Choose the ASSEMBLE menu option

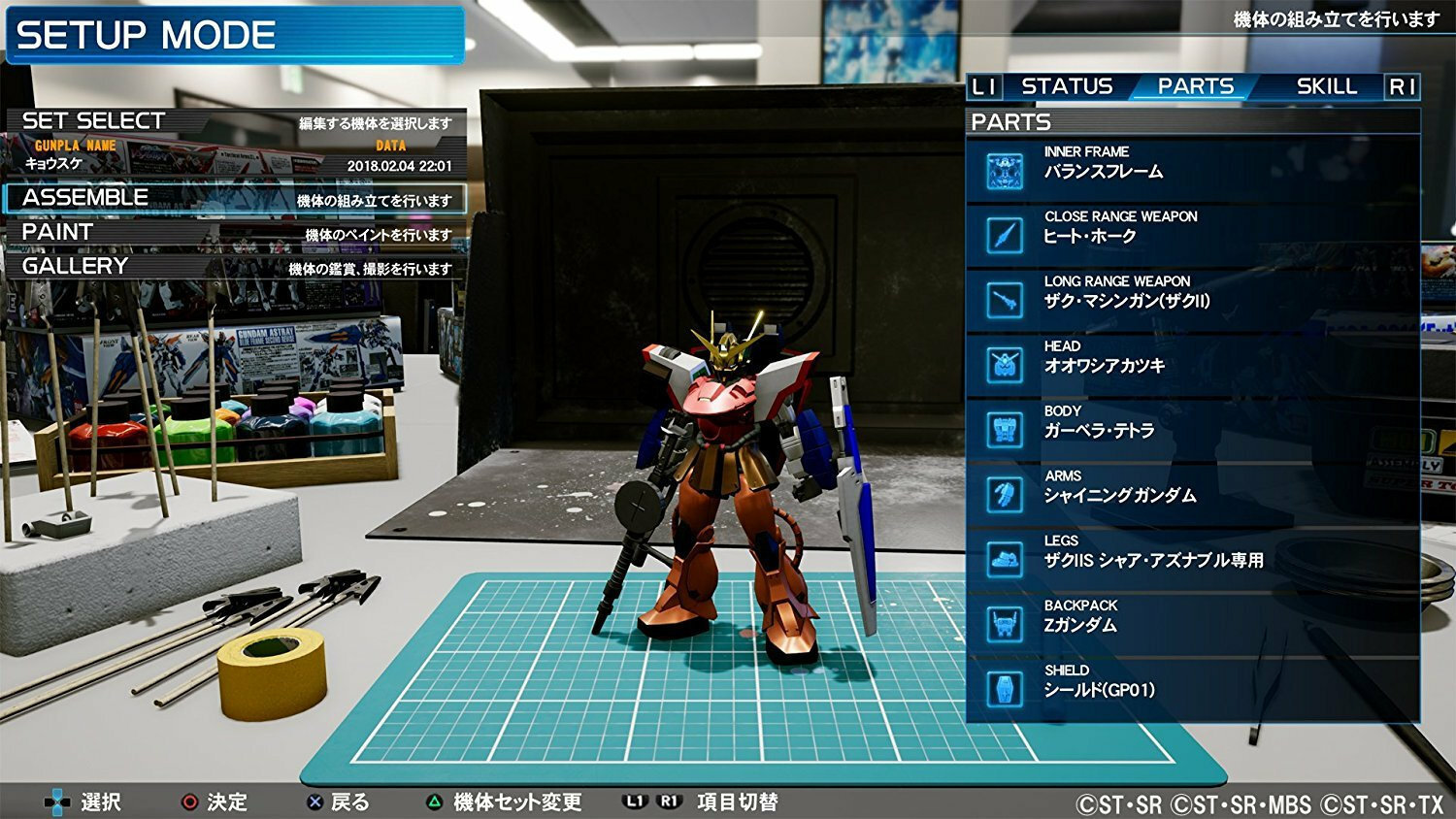point(235,198)
